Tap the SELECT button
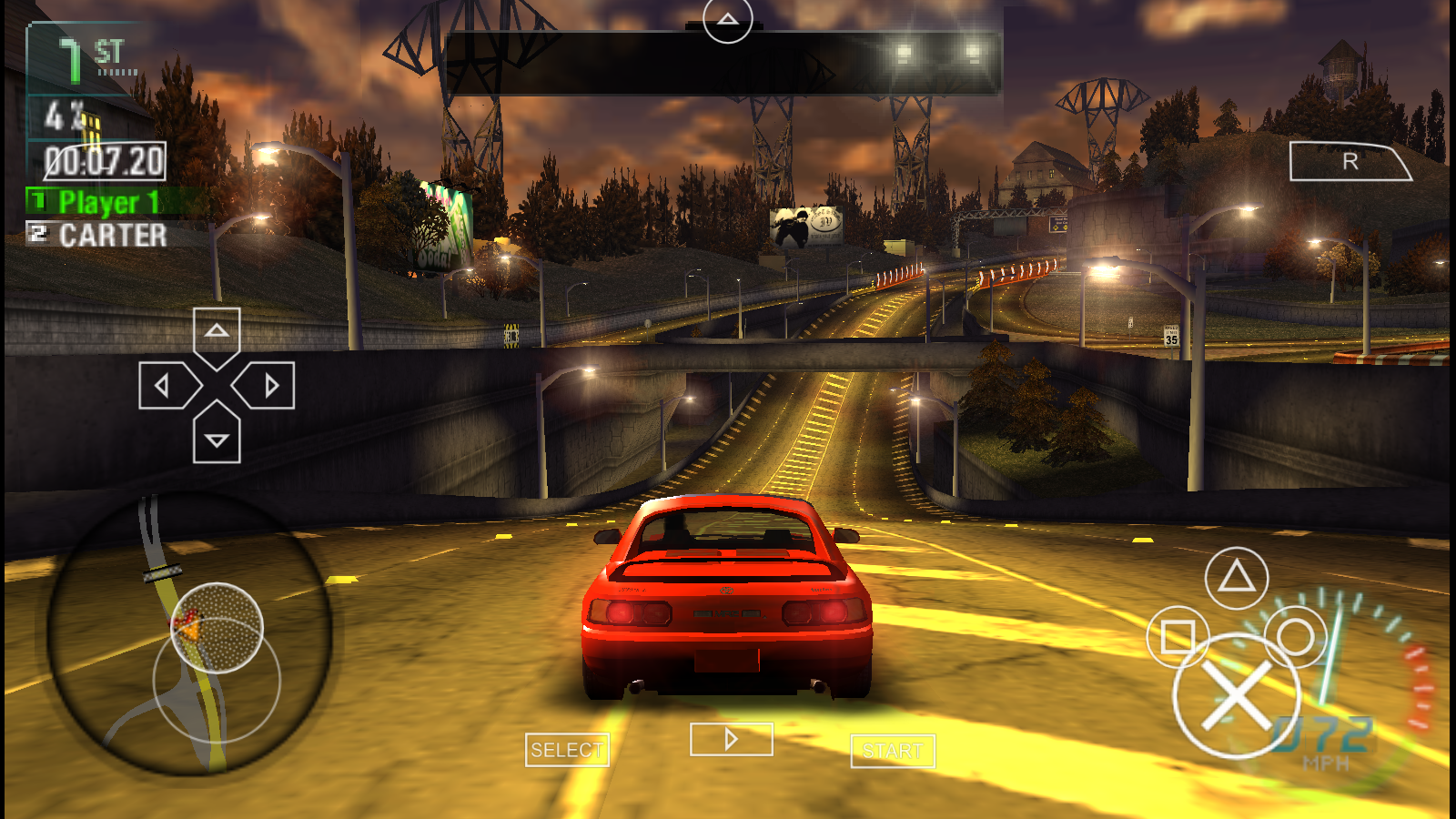The image size is (1456, 819). pyautogui.click(x=567, y=751)
